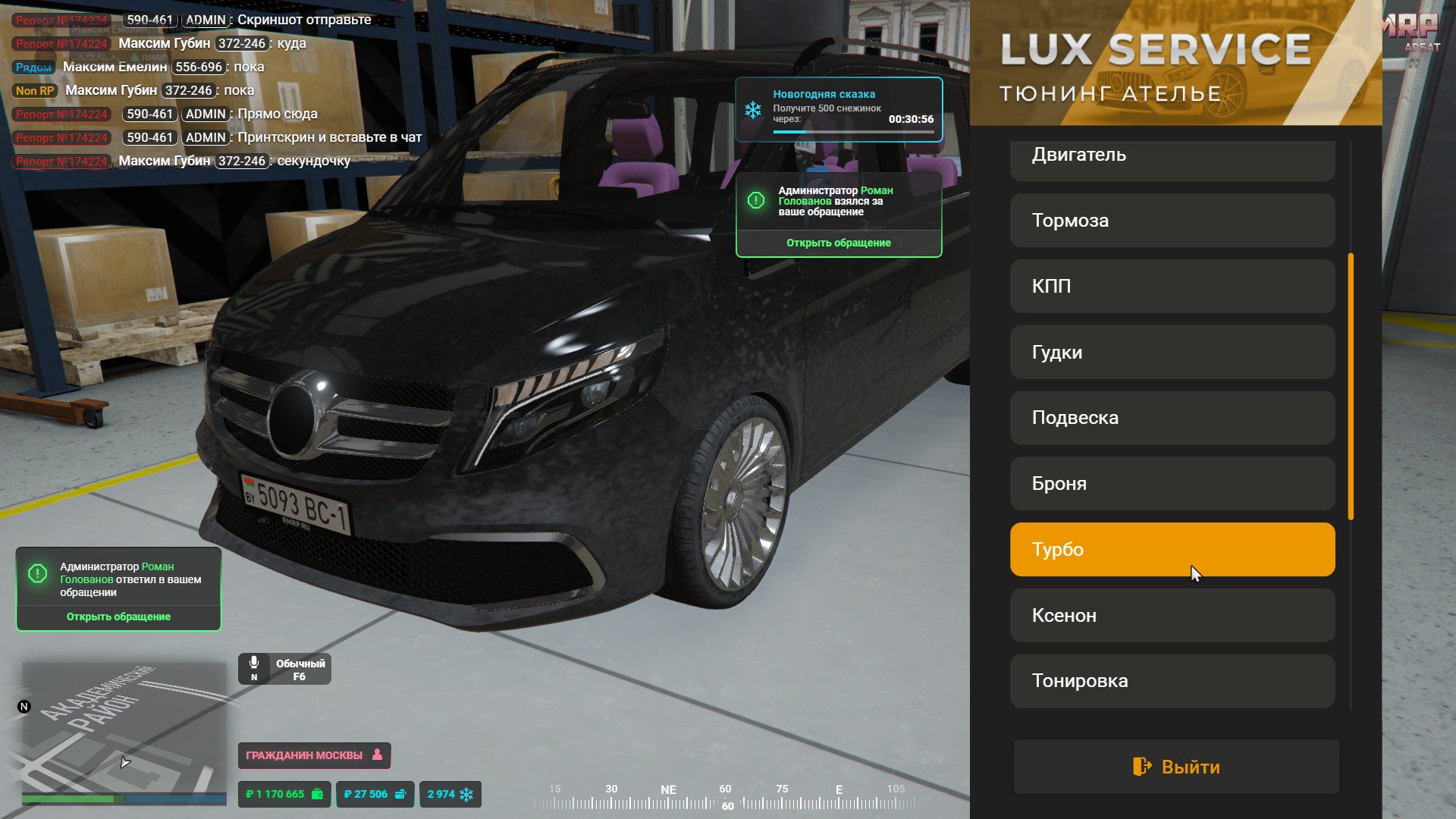This screenshot has height=819, width=1456.
Task: Select the Тормоза menu entry
Action: tap(1172, 221)
